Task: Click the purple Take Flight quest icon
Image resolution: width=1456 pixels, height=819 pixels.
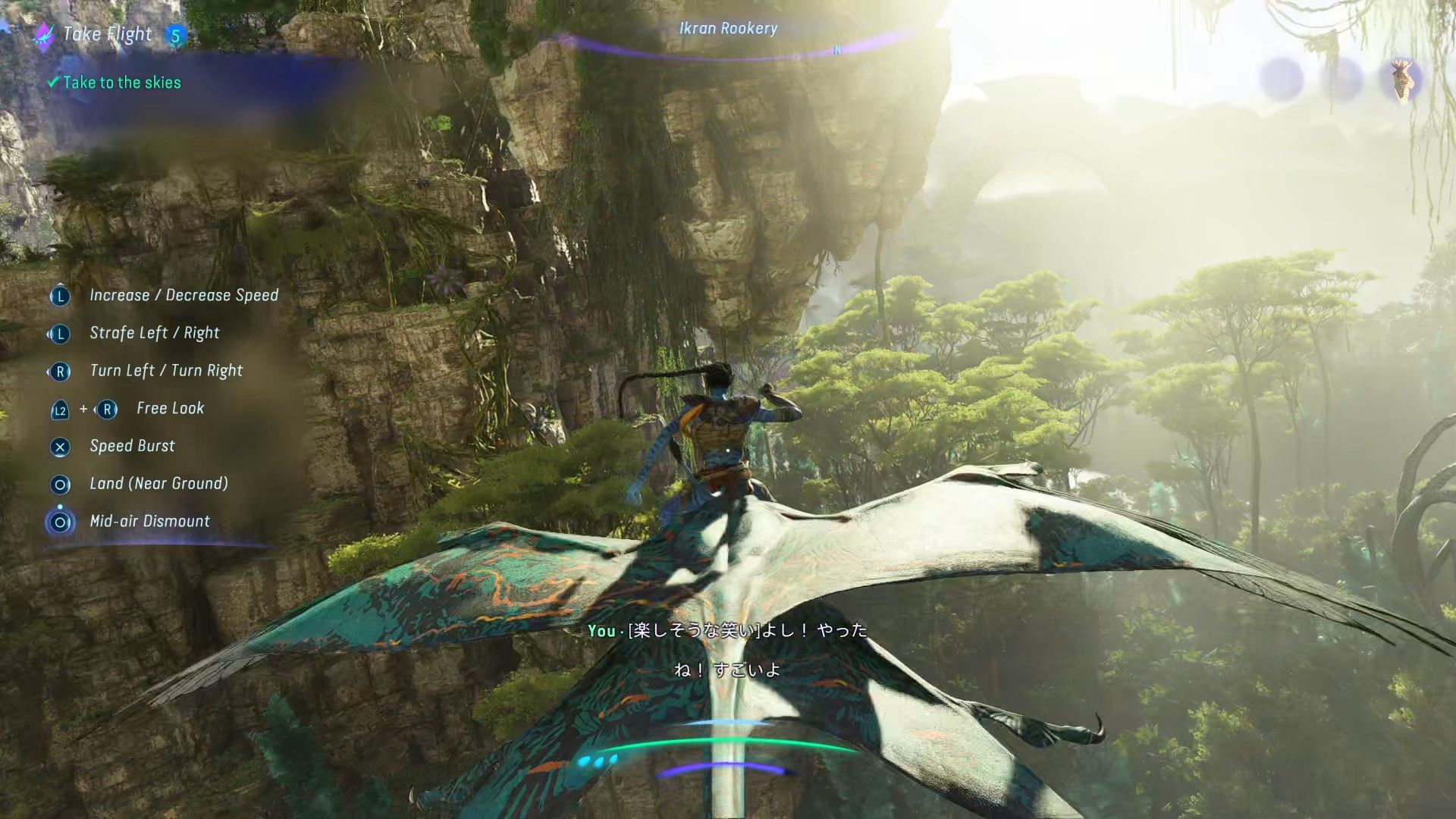Action: click(44, 34)
